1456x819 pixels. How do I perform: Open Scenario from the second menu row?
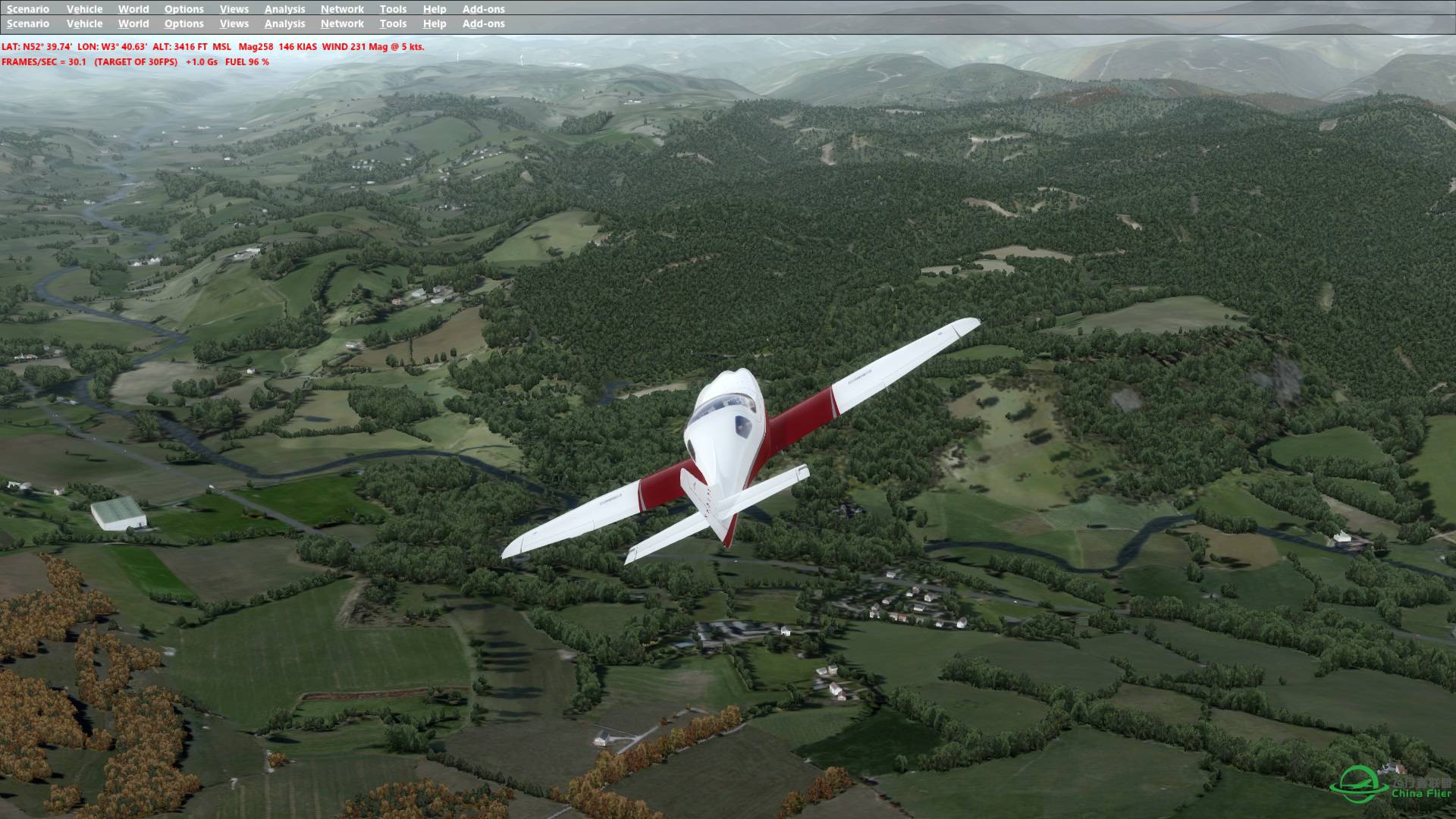pyautogui.click(x=27, y=24)
